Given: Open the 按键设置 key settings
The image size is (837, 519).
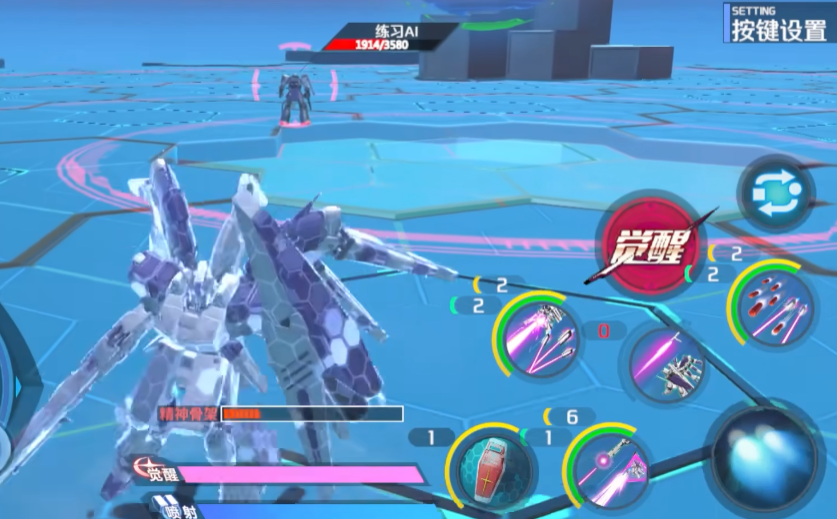Looking at the screenshot, I should (779, 24).
